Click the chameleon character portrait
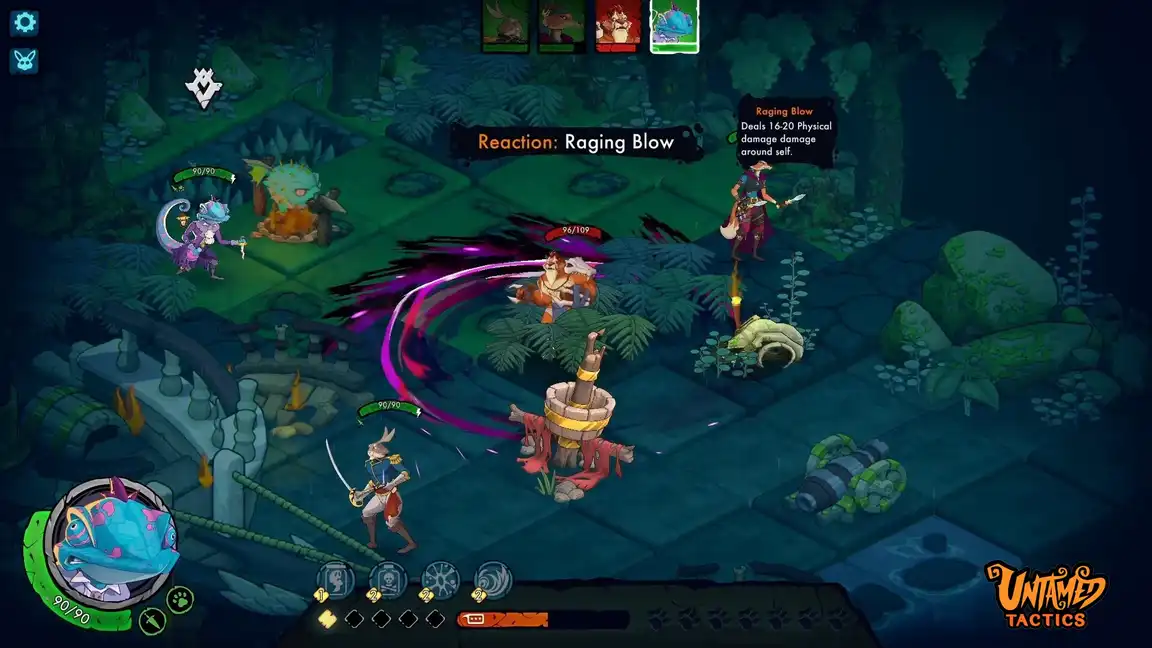This screenshot has width=1152, height=648. click(111, 541)
